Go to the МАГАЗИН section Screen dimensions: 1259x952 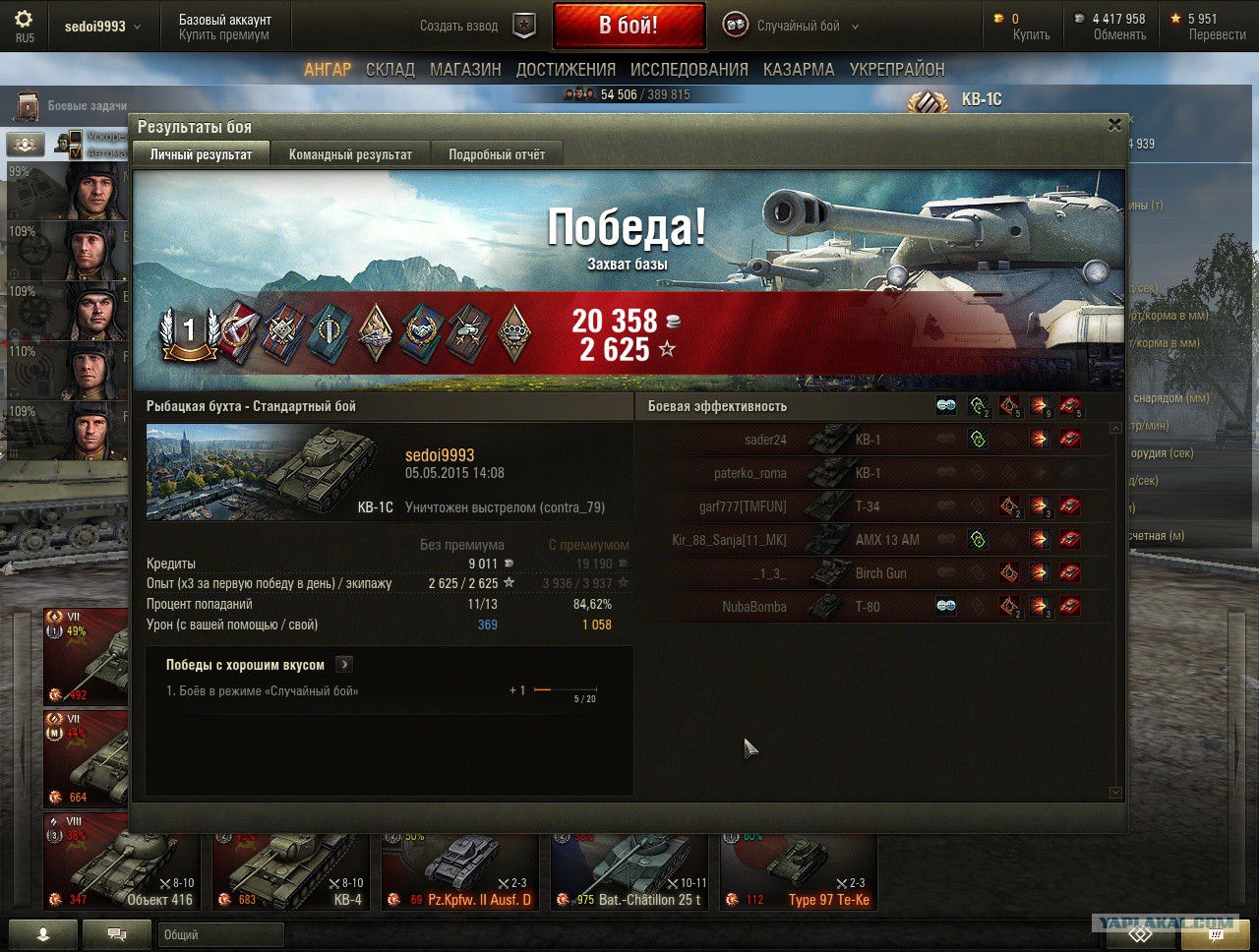click(x=465, y=70)
